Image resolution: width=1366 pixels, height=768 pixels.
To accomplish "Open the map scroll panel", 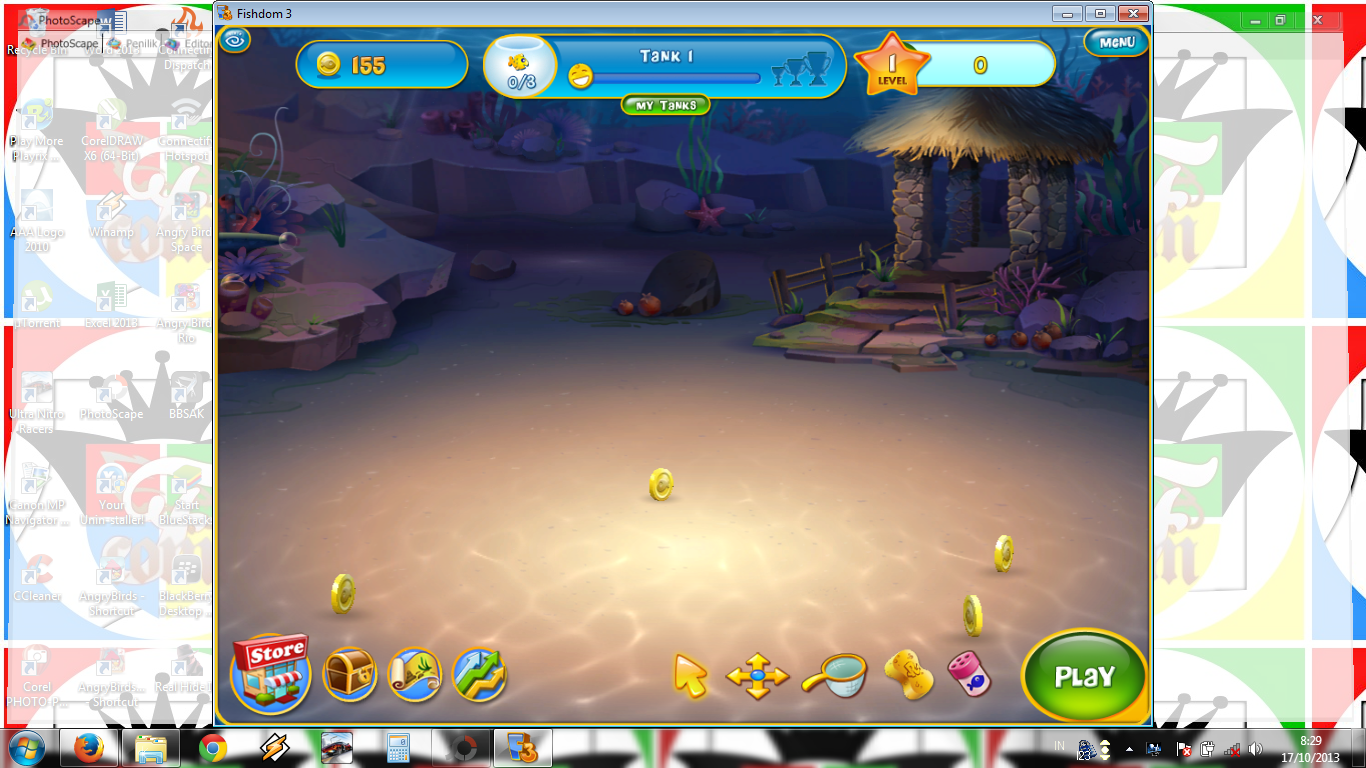I will click(415, 676).
